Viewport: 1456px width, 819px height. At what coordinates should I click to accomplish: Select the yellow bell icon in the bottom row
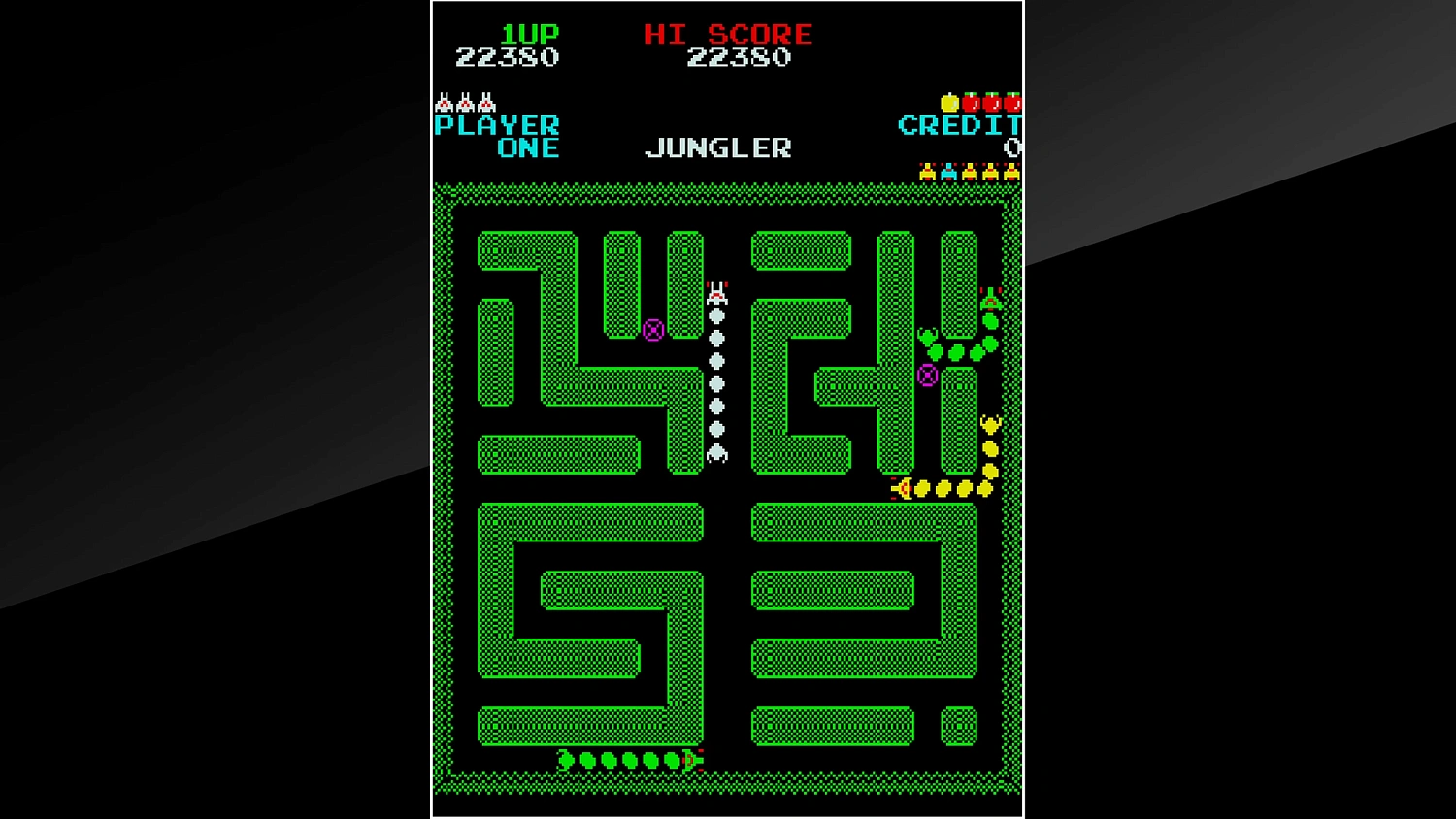tap(927, 174)
